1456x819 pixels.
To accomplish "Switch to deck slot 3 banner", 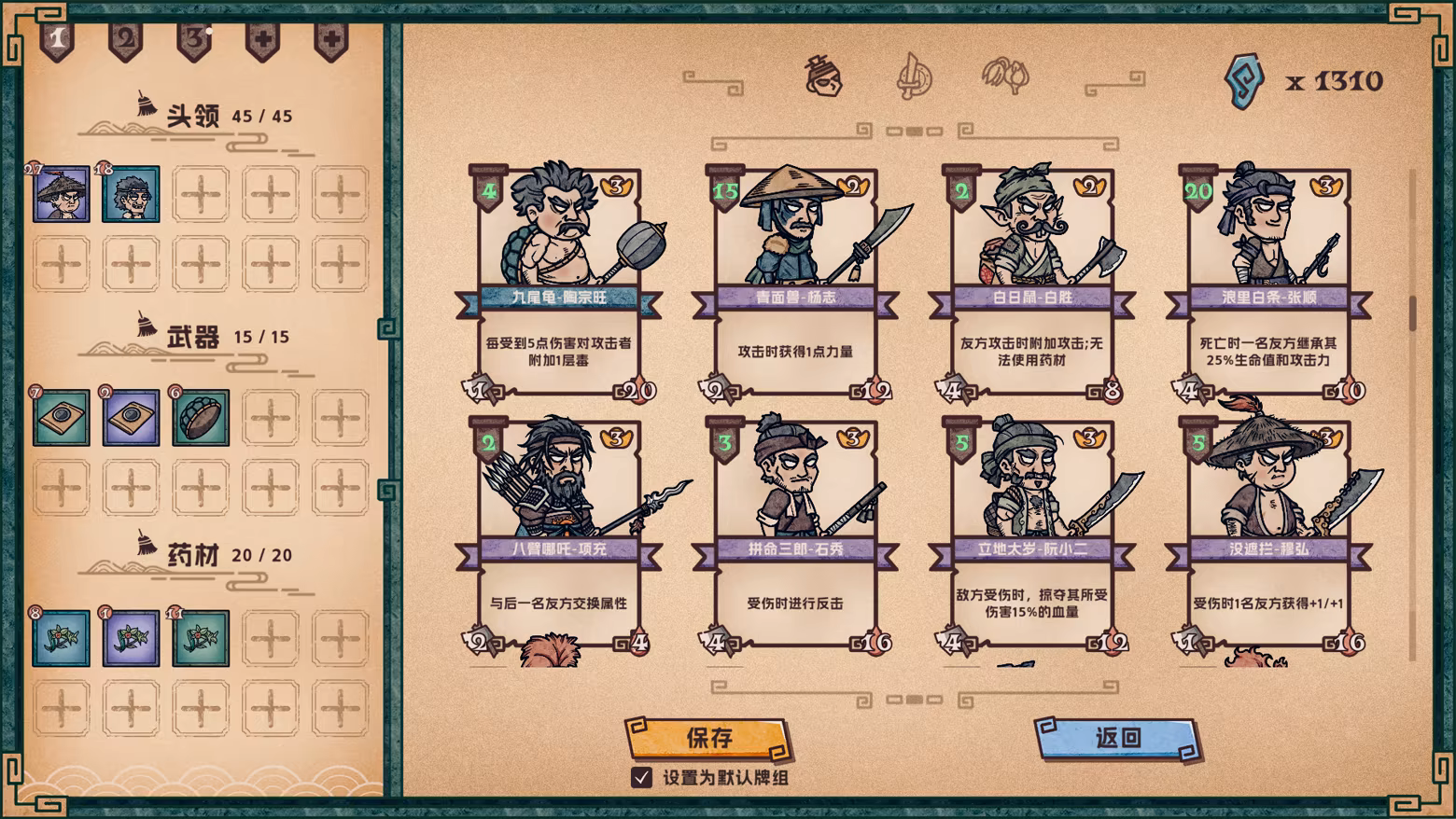I will click(193, 39).
